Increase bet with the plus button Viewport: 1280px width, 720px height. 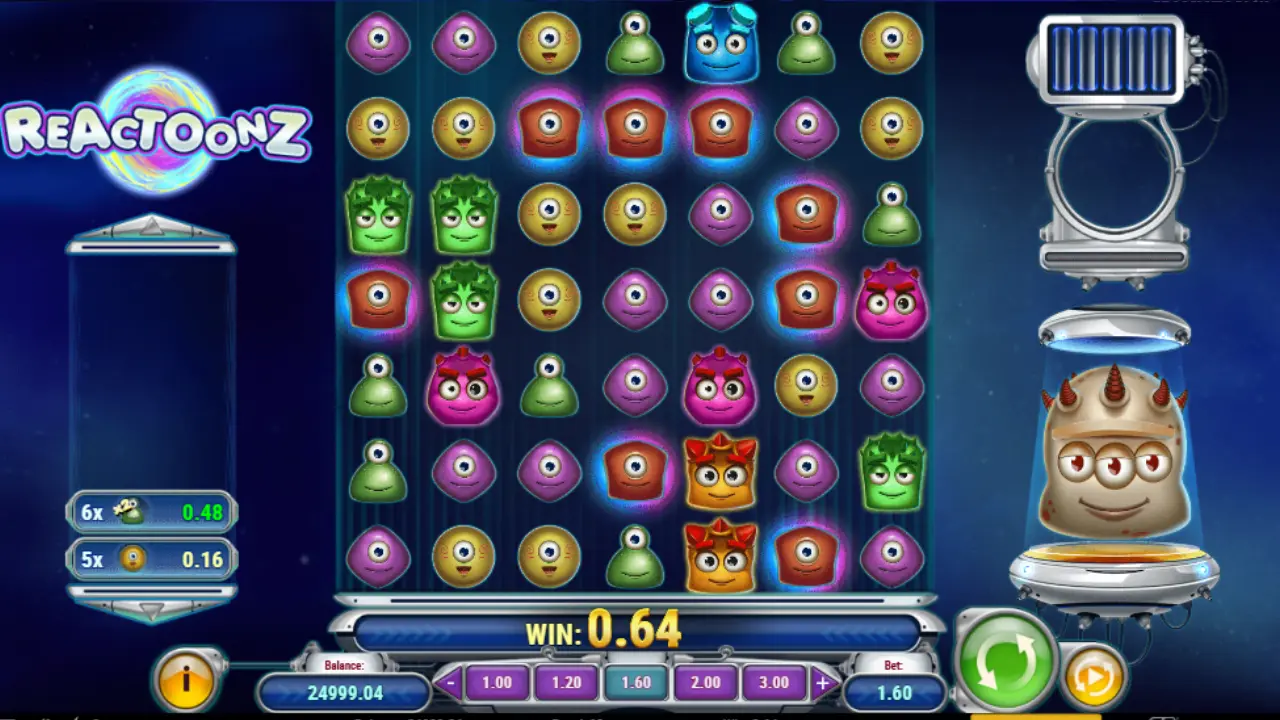pyautogui.click(x=823, y=684)
